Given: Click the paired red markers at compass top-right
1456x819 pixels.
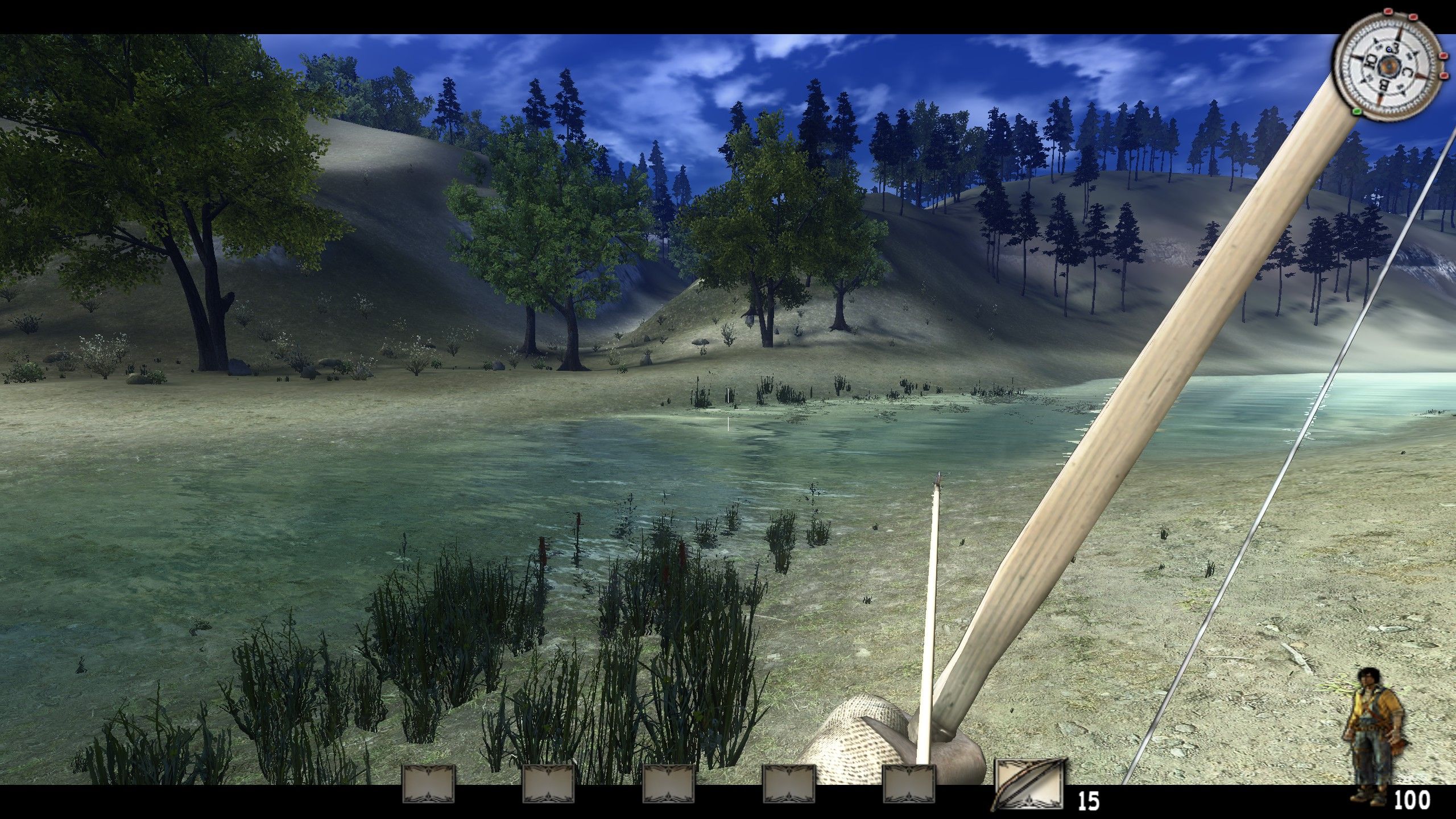Looking at the screenshot, I should coord(1400,14).
